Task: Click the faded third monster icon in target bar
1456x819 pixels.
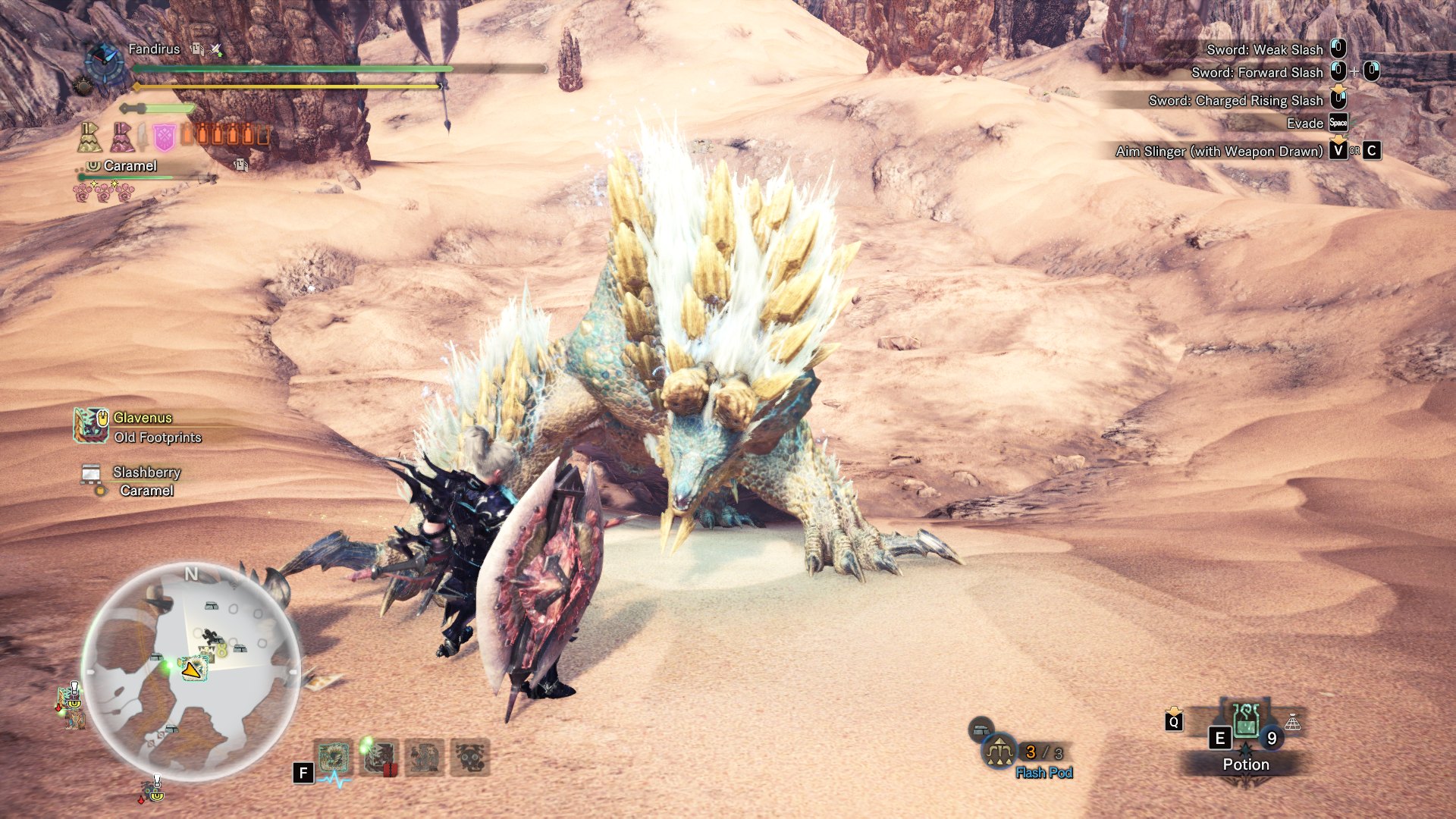Action: (x=424, y=757)
